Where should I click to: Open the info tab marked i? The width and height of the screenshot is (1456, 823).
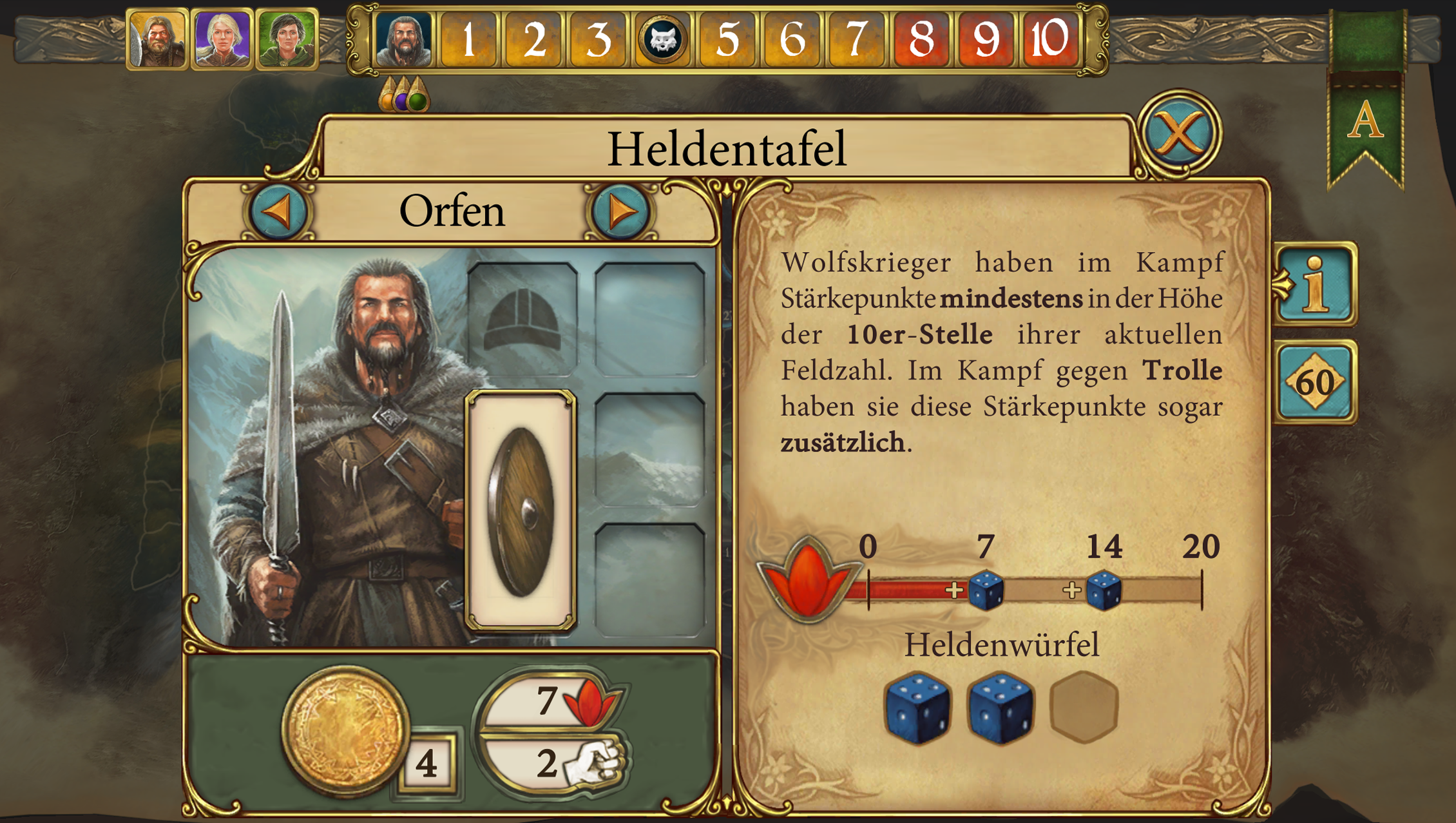click(x=1316, y=284)
